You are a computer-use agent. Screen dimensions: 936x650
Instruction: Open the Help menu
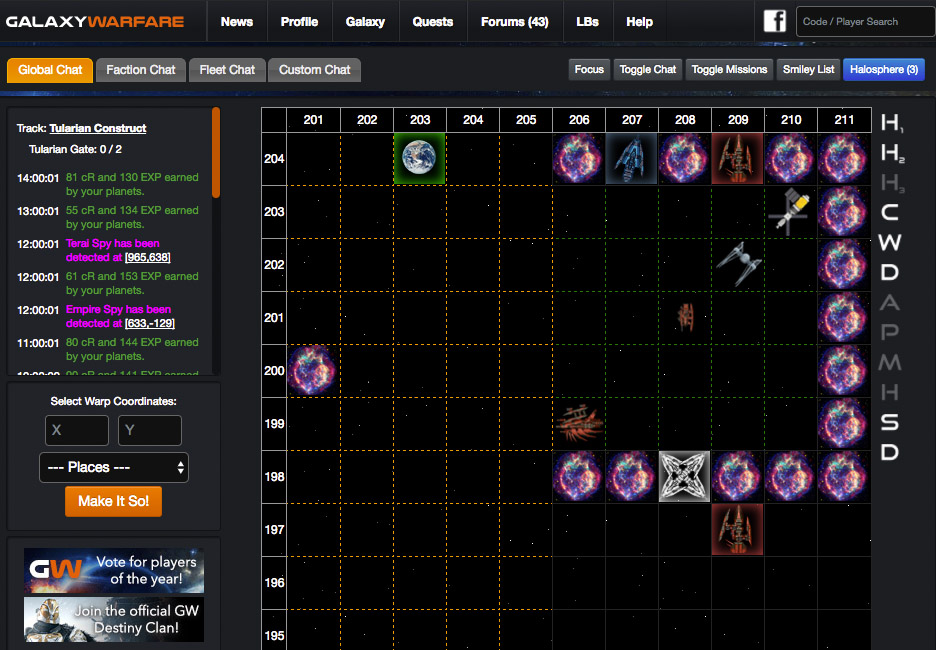[x=639, y=22]
